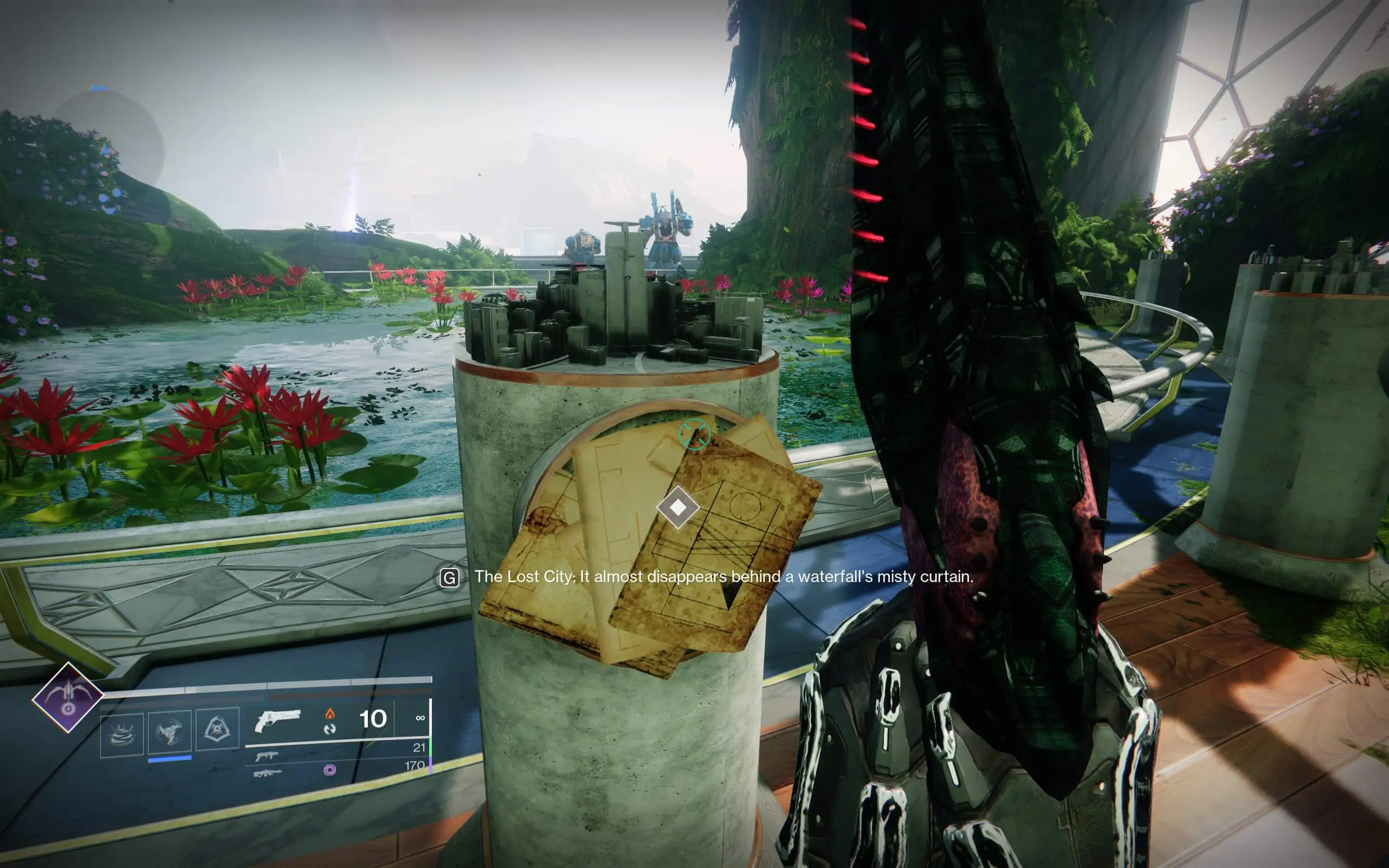This screenshot has width=1389, height=868.
Task: Select the class ability barricade icon
Action: pos(219,729)
